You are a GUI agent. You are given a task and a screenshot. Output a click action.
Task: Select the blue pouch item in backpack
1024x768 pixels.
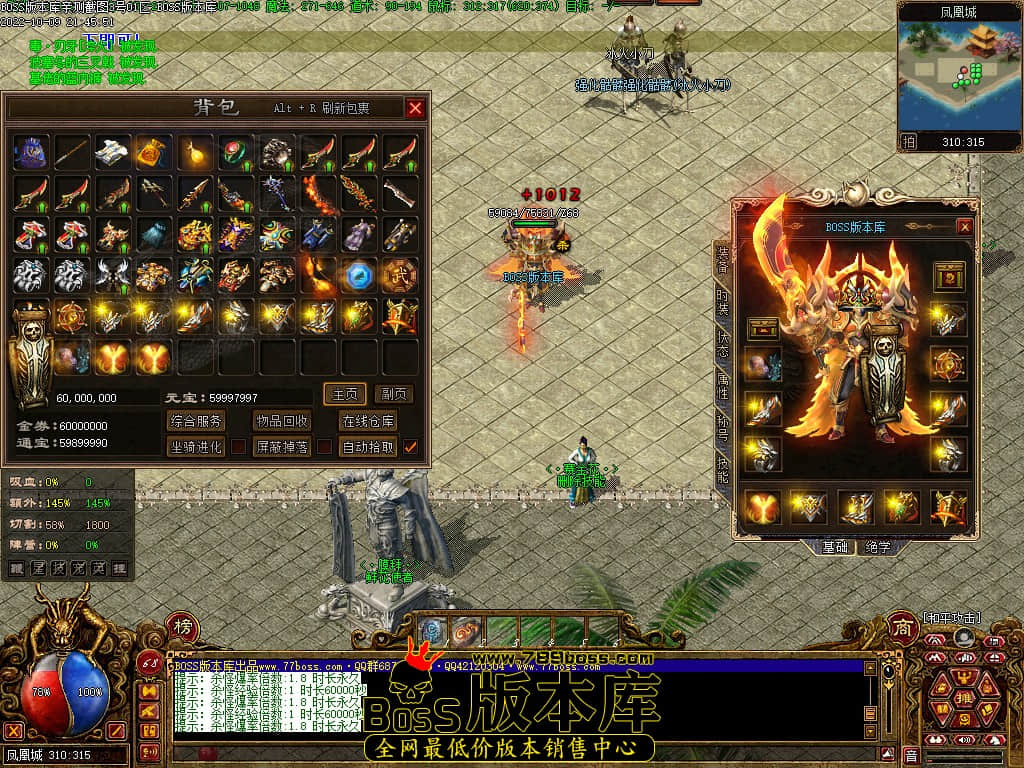[x=31, y=152]
